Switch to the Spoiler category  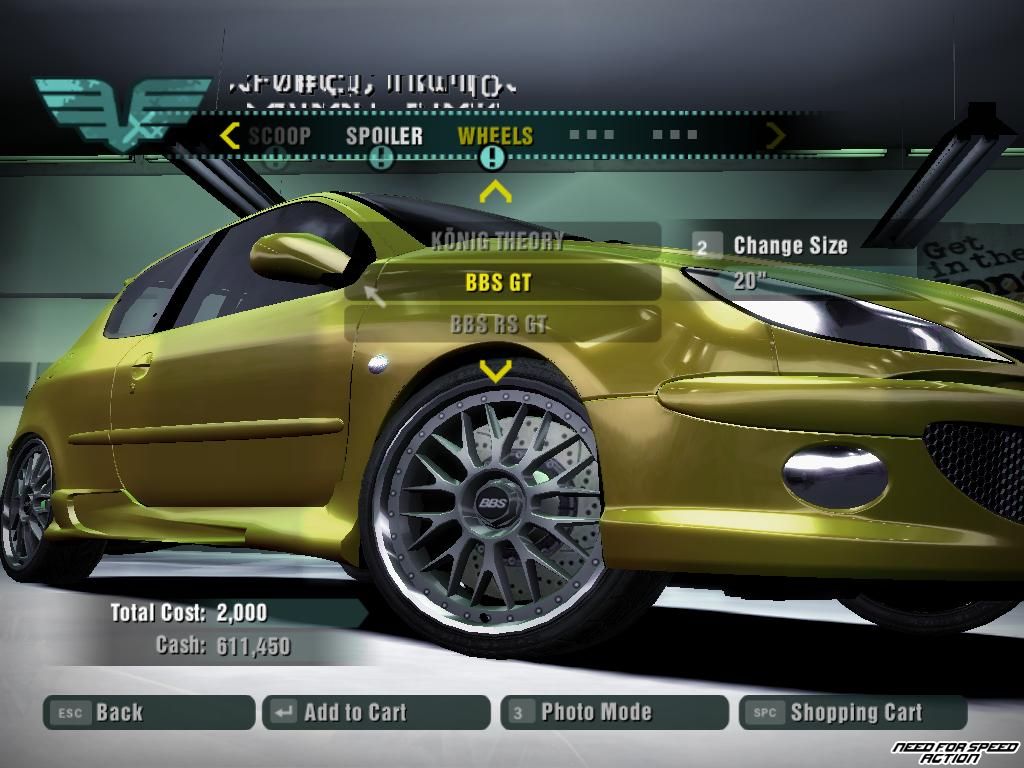click(x=384, y=136)
